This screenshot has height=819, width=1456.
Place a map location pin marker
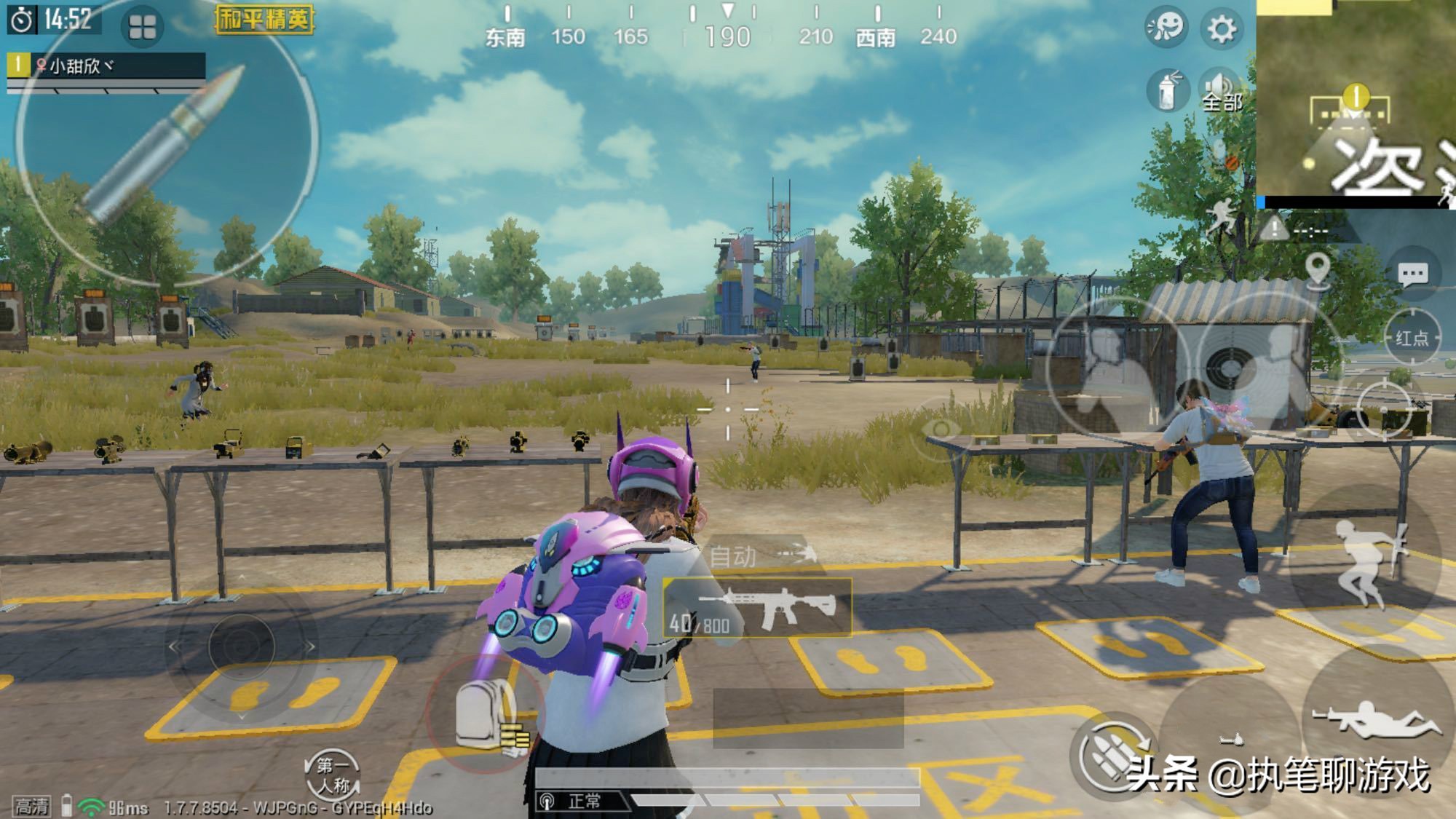coord(1318,269)
